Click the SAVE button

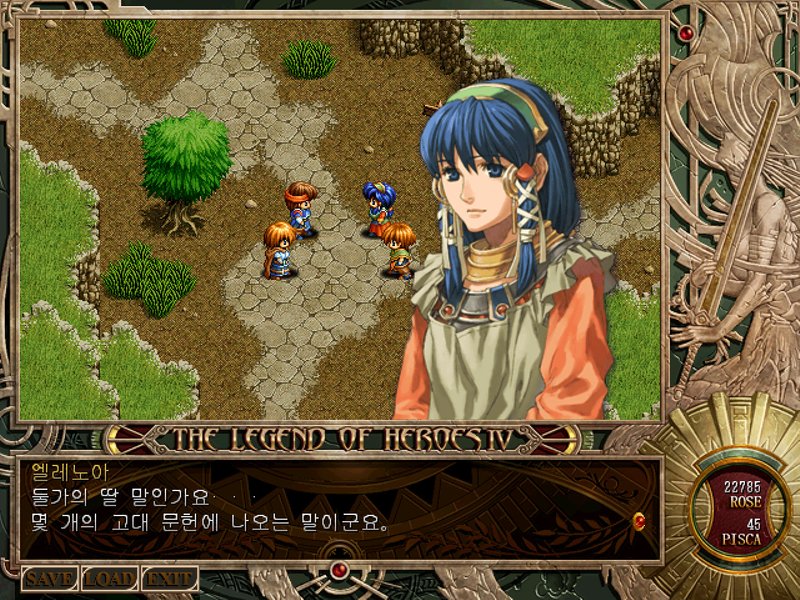pyautogui.click(x=50, y=578)
